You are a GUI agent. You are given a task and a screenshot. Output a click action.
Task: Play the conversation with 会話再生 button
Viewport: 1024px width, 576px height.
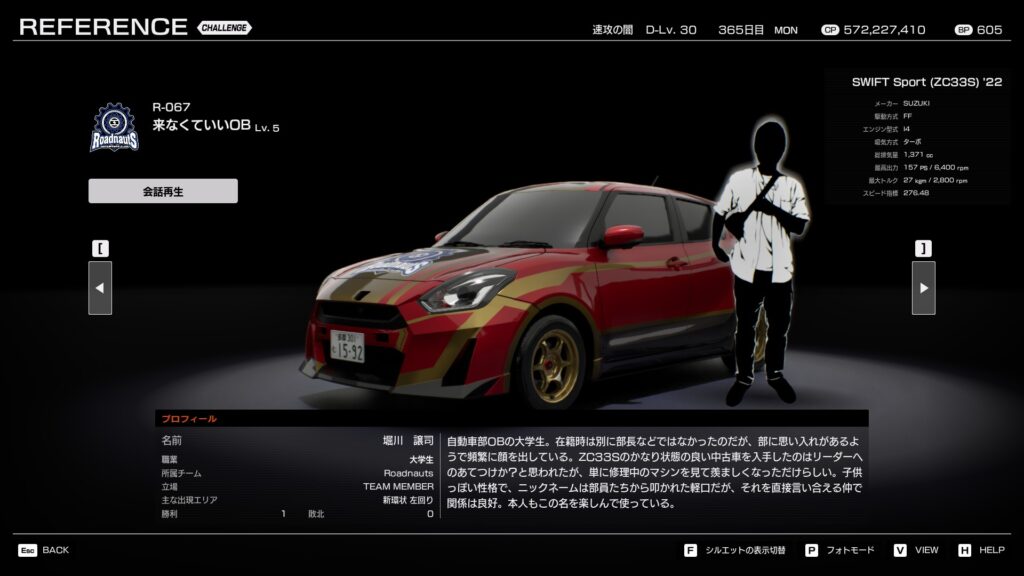[163, 191]
